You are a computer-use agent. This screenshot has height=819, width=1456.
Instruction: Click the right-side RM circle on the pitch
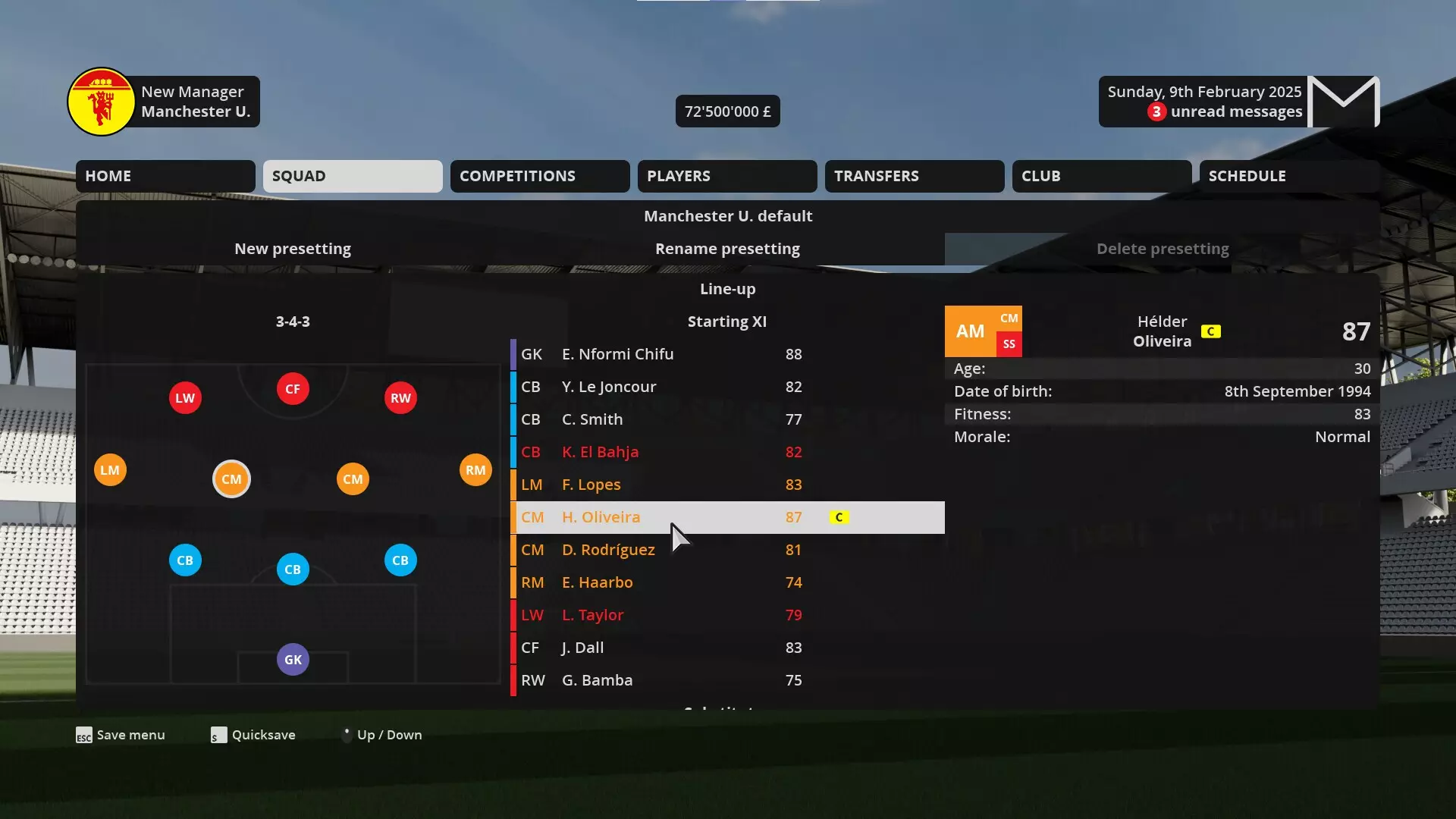475,469
